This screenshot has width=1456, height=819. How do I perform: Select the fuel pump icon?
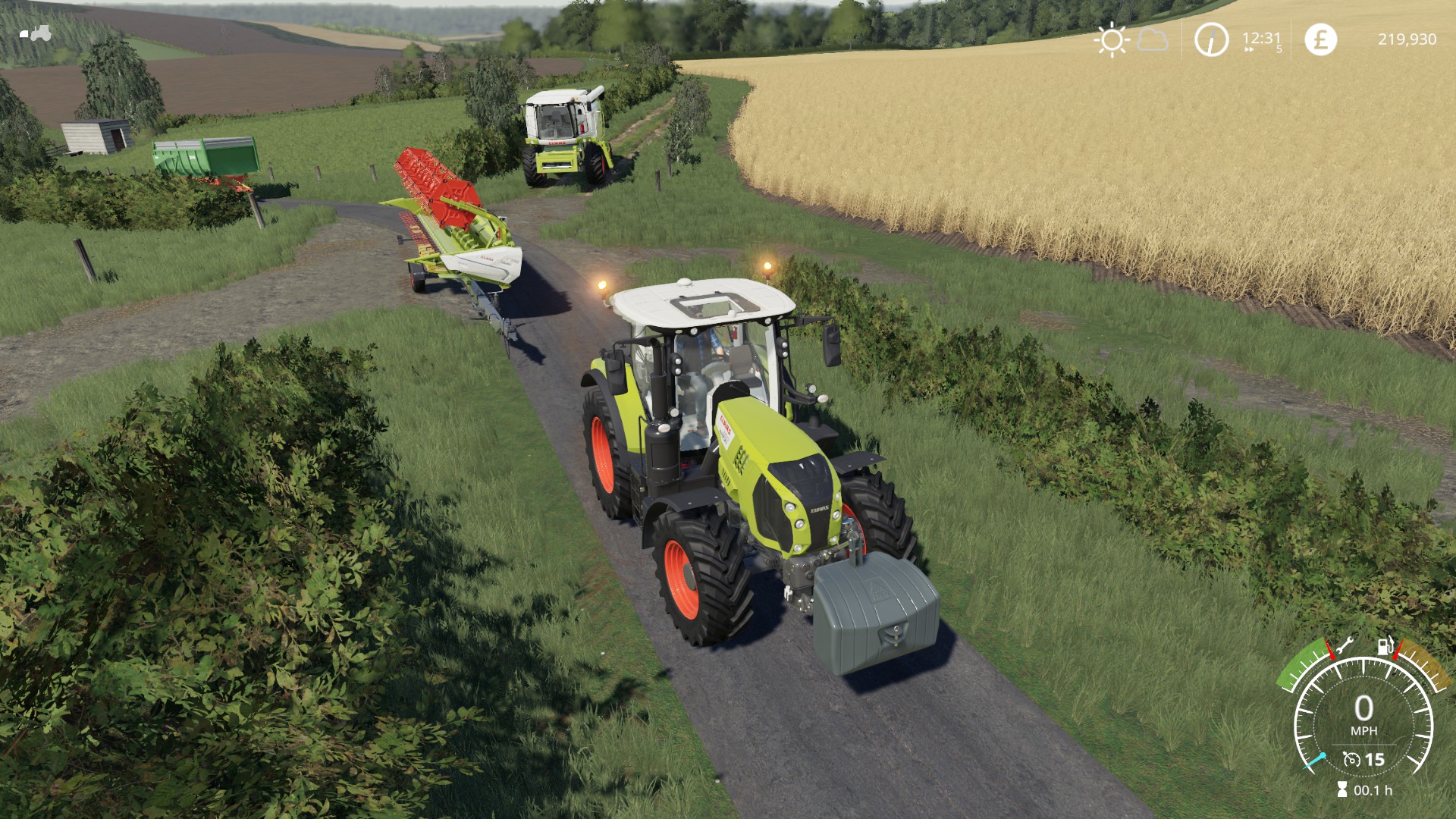[x=1385, y=646]
